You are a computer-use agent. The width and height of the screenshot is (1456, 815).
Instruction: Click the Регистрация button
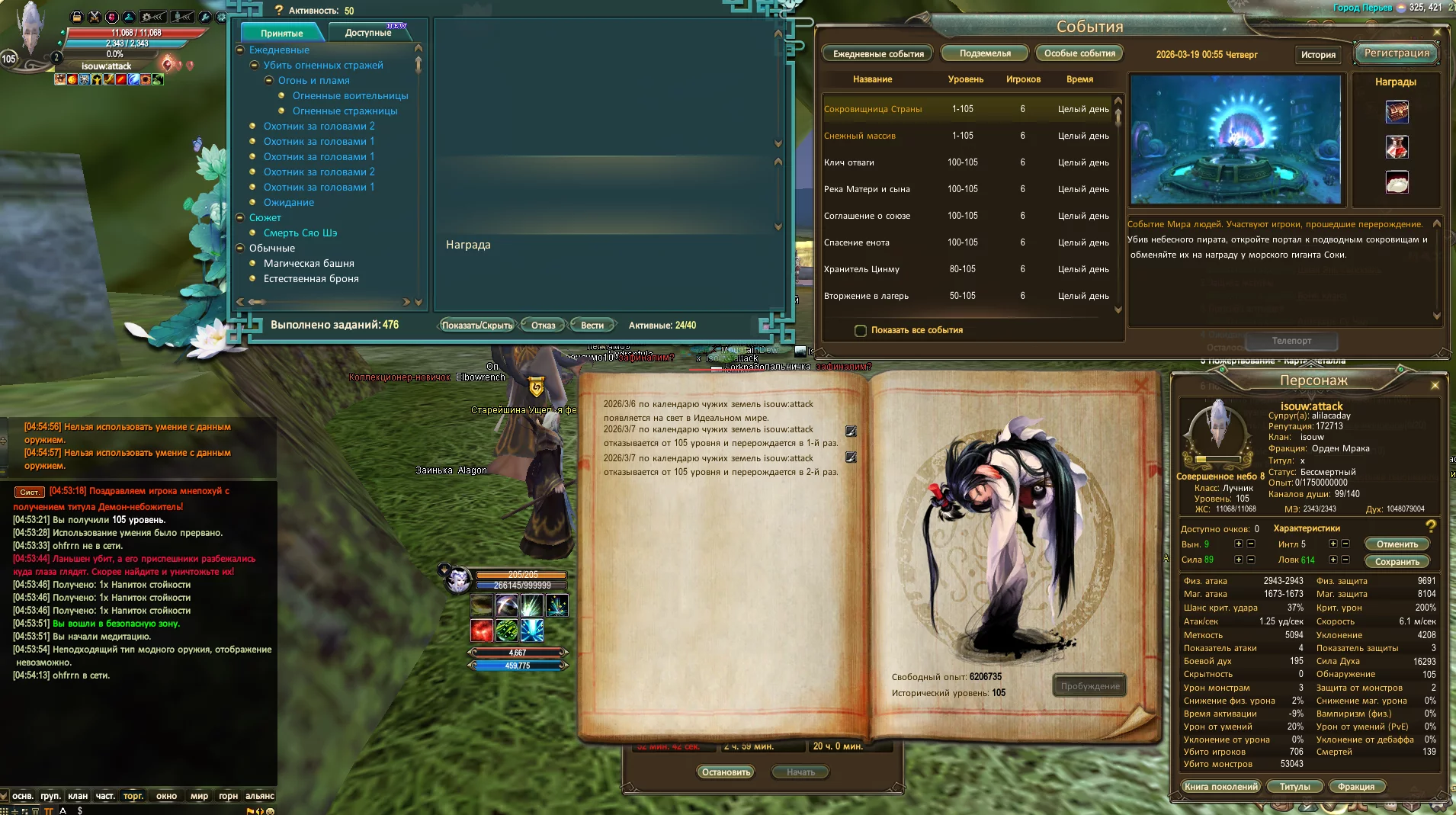[1397, 53]
